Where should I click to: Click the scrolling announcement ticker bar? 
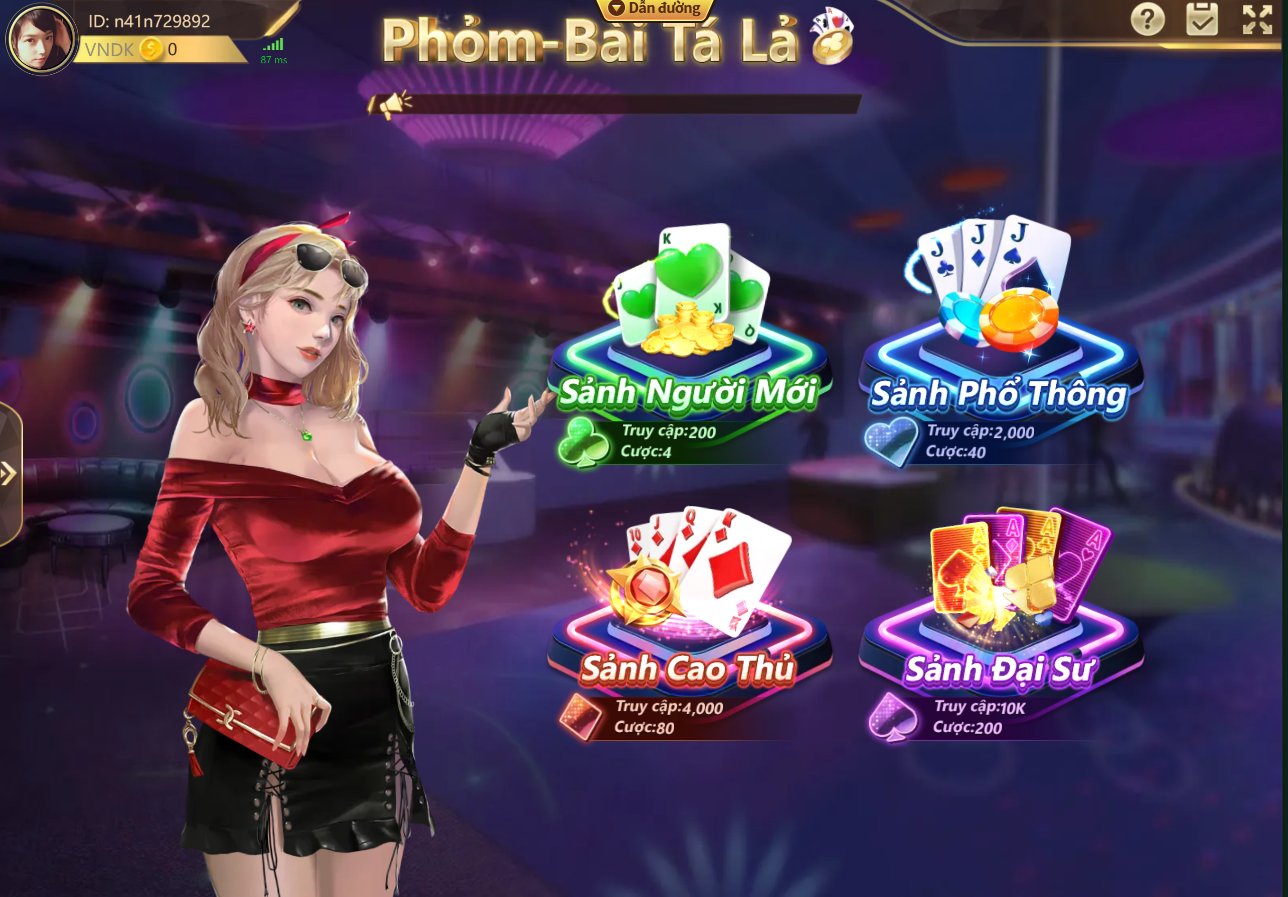(640, 103)
